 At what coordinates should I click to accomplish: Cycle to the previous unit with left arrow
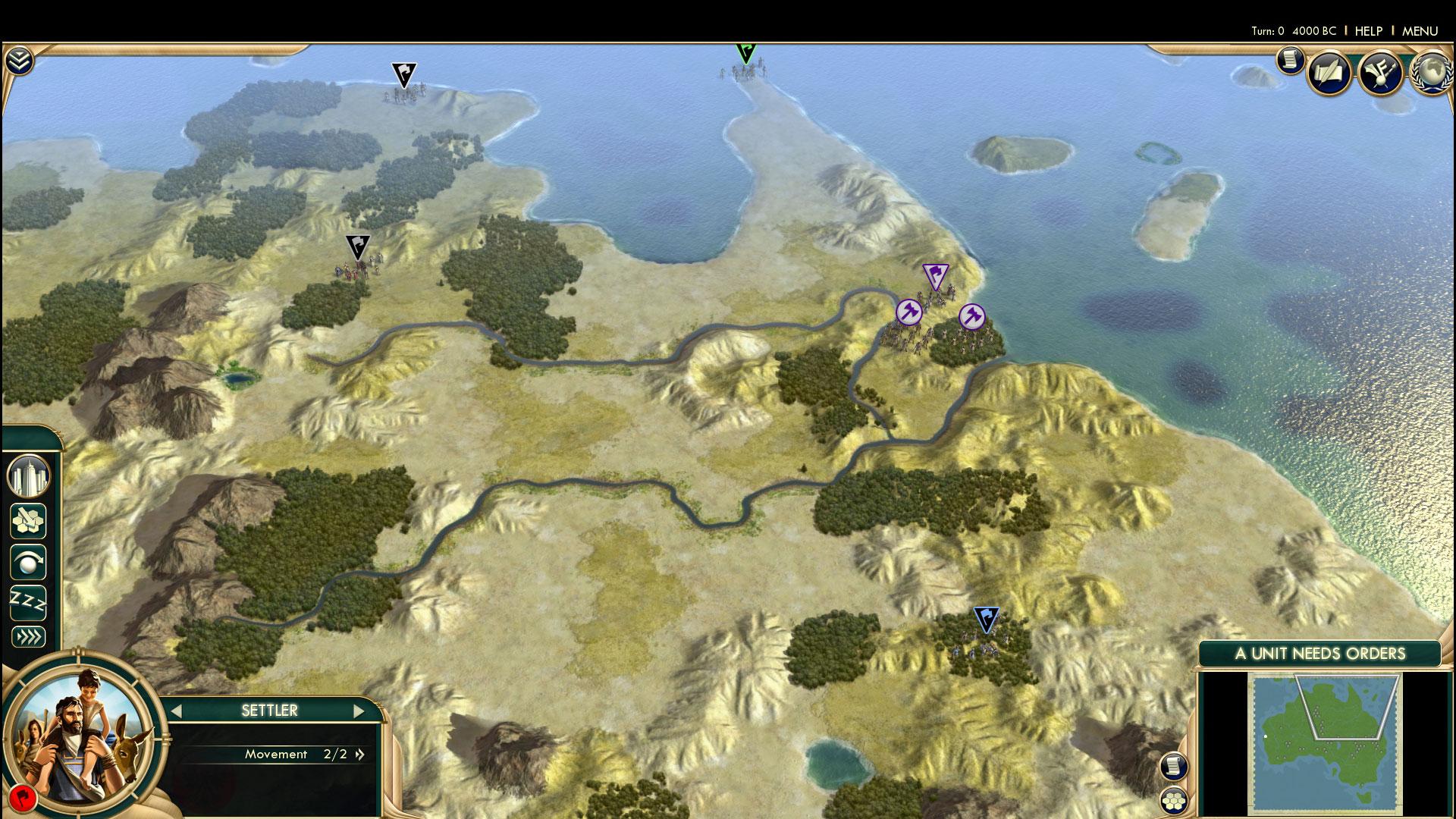(x=177, y=711)
